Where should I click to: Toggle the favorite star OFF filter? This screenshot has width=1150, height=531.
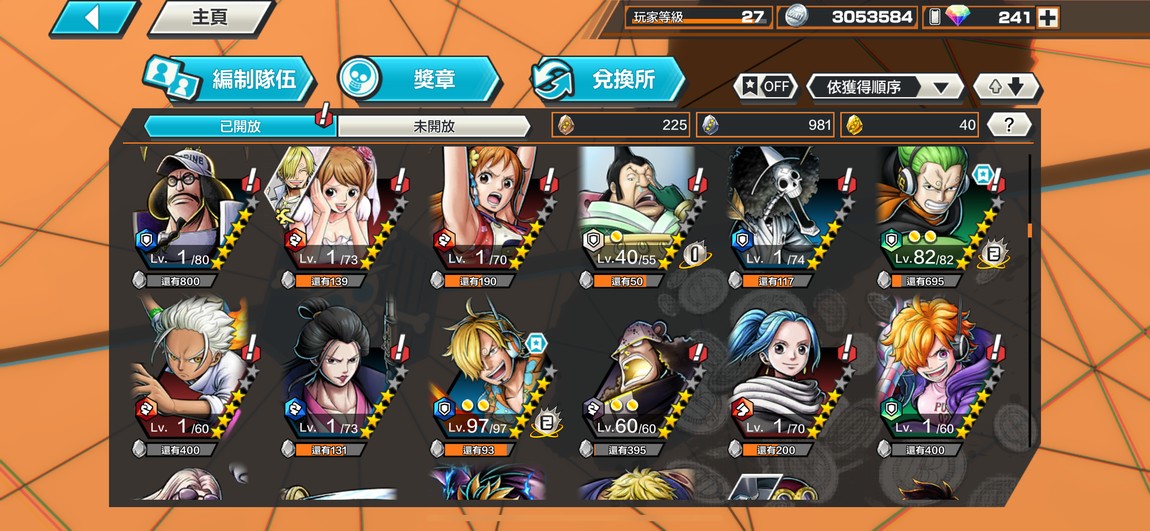(x=766, y=86)
